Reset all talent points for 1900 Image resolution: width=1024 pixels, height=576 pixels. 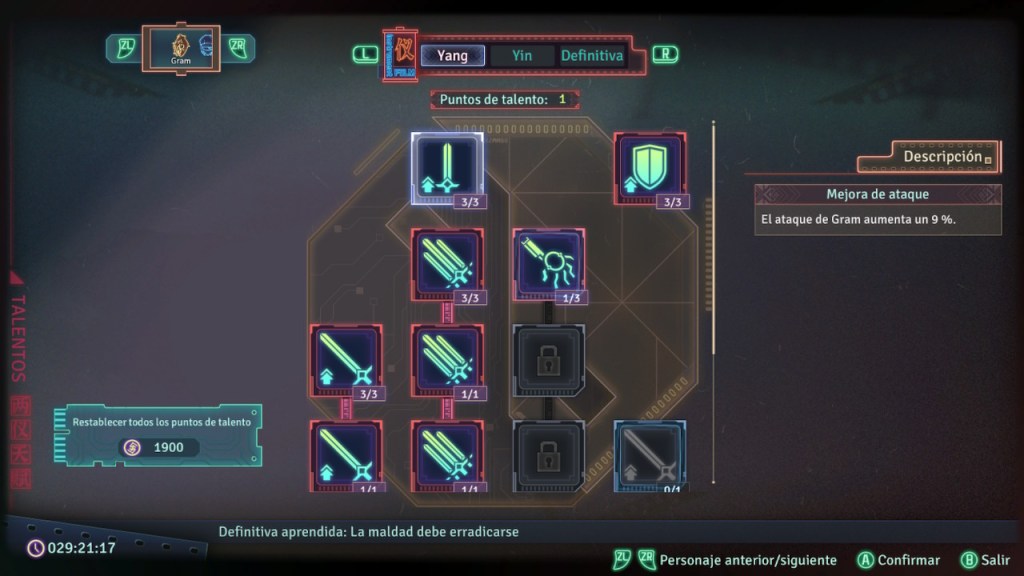[x=160, y=435]
